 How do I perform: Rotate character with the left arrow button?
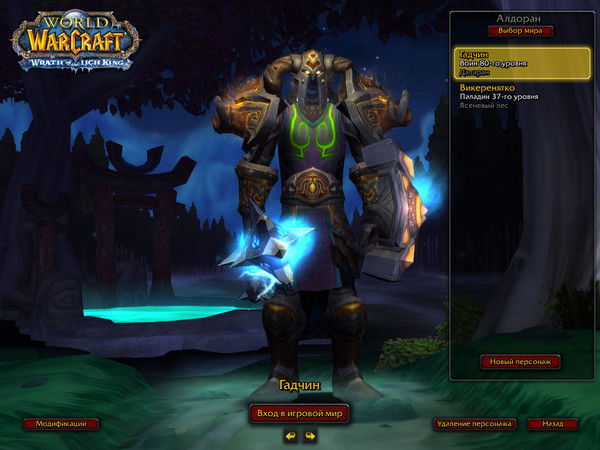pyautogui.click(x=290, y=436)
